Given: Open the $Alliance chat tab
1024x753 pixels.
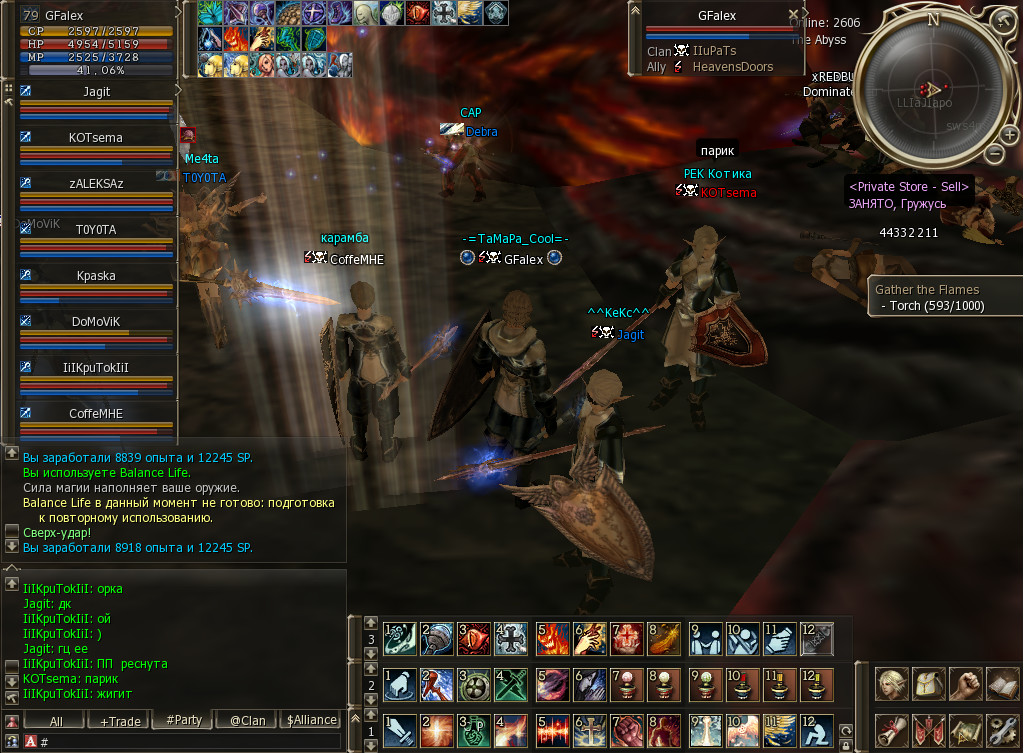Looking at the screenshot, I should (x=311, y=720).
